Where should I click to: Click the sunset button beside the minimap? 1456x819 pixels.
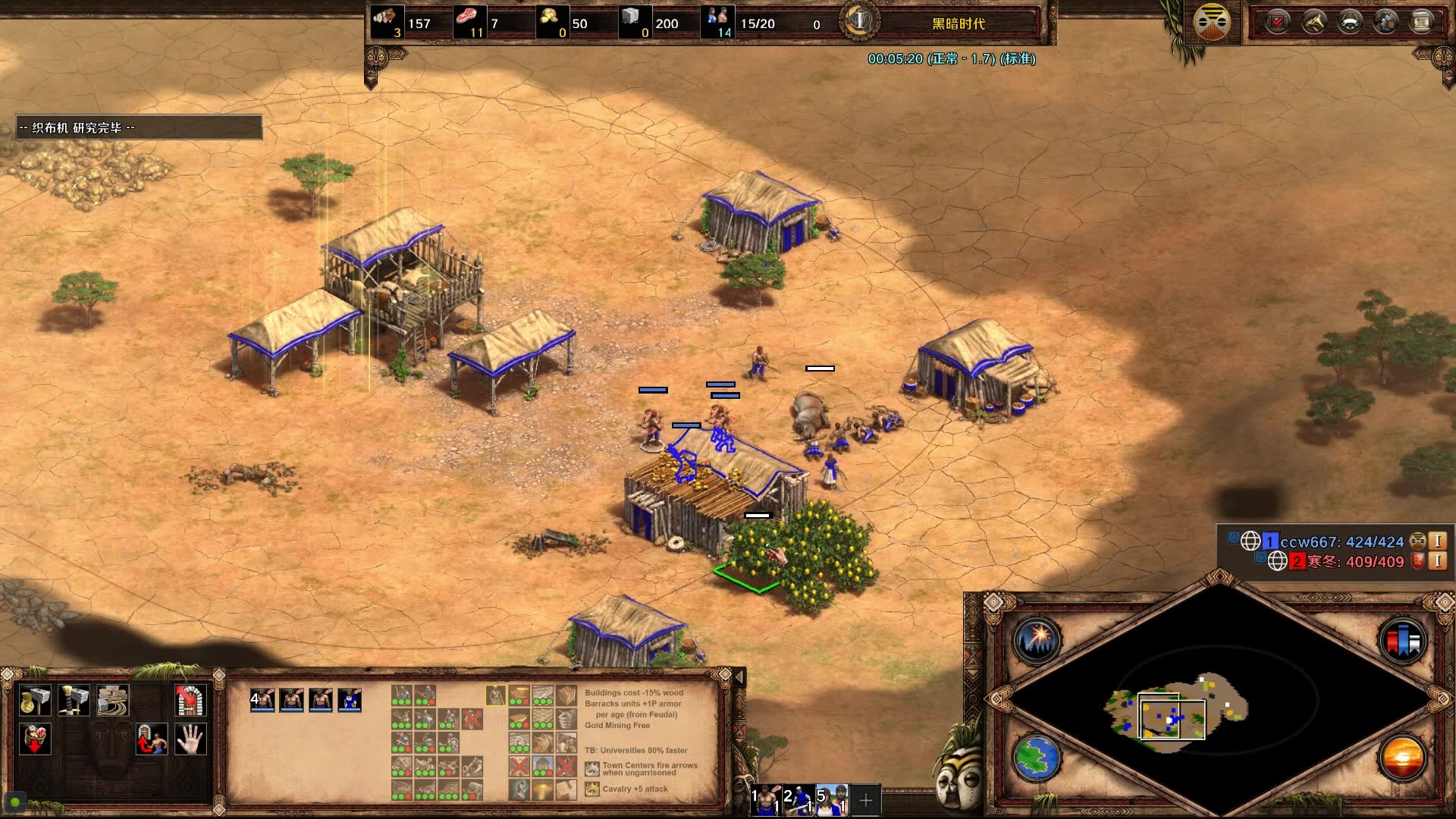(1402, 758)
